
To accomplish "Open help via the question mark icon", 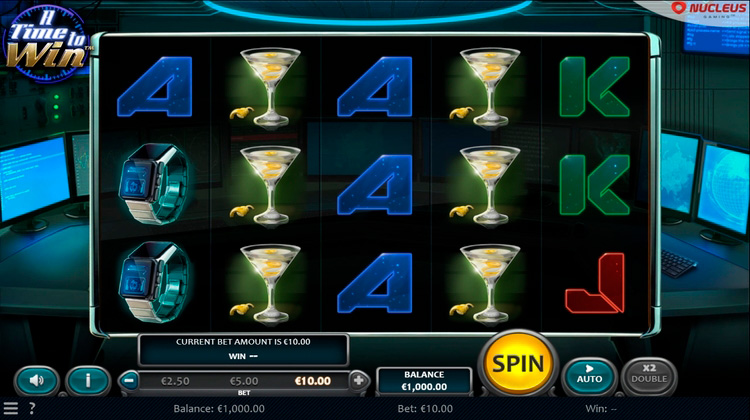I will pyautogui.click(x=31, y=408).
